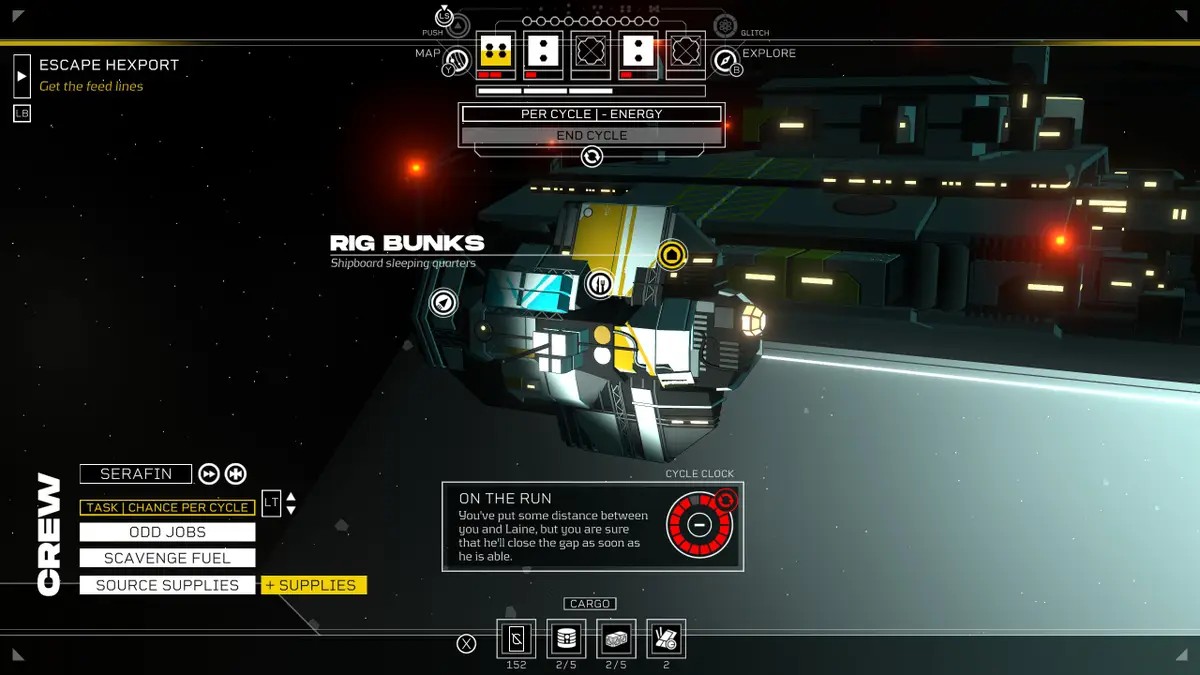Click the fast-forward icon beside Serafin
Screen dimensions: 1200x675
(x=208, y=474)
